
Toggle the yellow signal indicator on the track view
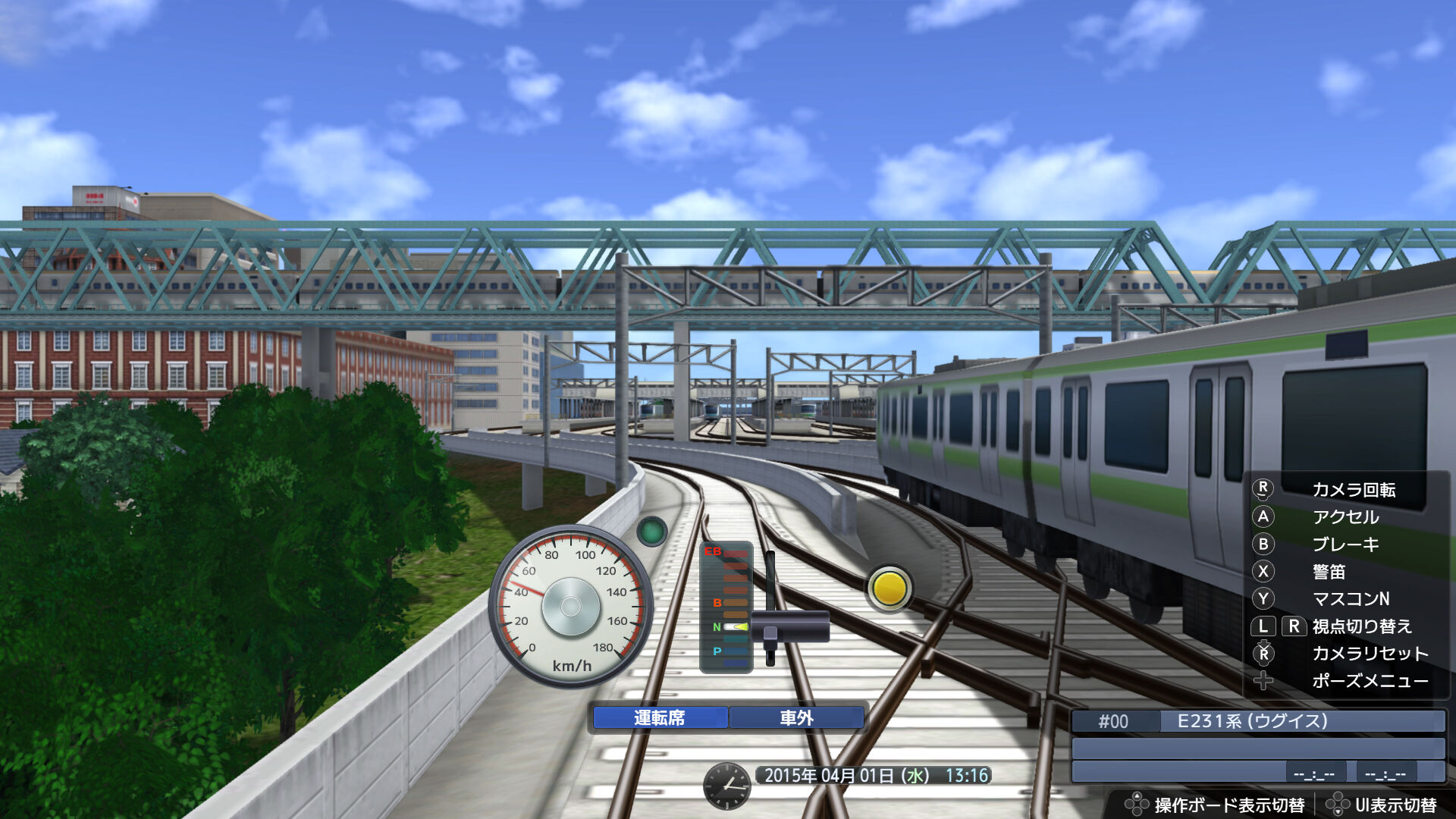[x=889, y=586]
